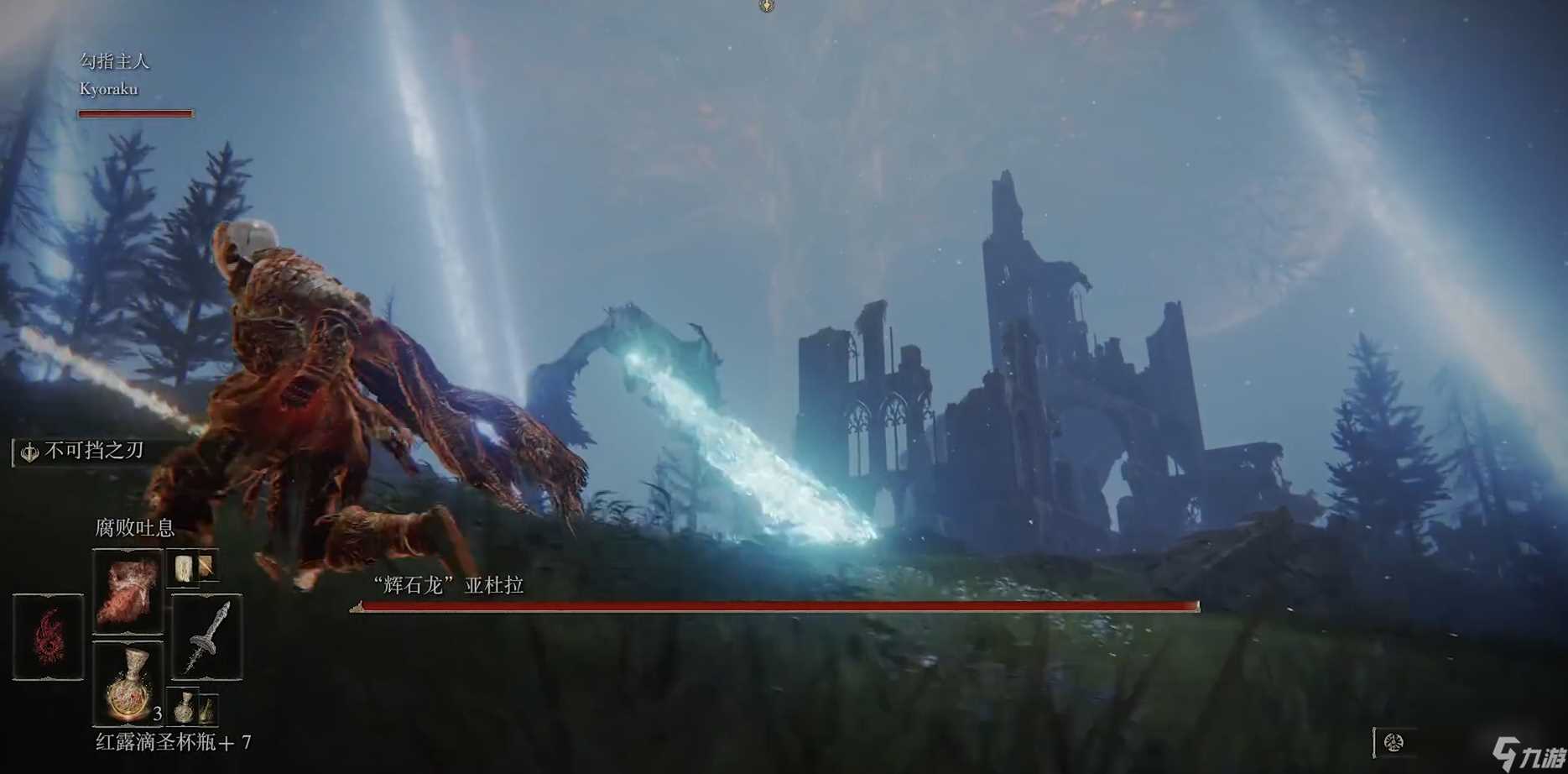Open the 九游 watermark logo
Image resolution: width=1568 pixels, height=774 pixels.
click(1528, 752)
